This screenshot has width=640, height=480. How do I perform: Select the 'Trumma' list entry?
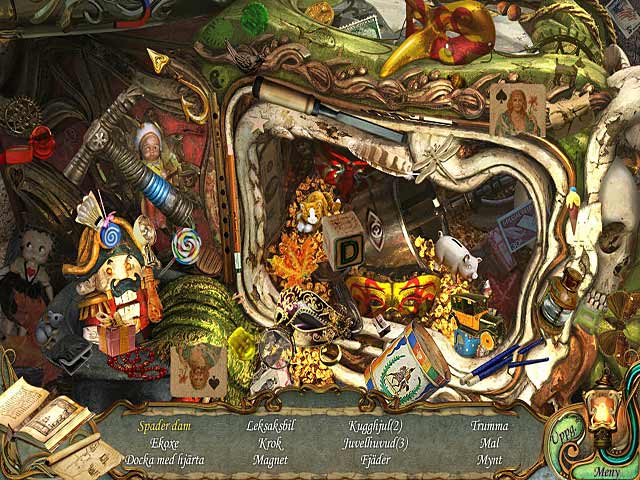pos(489,426)
